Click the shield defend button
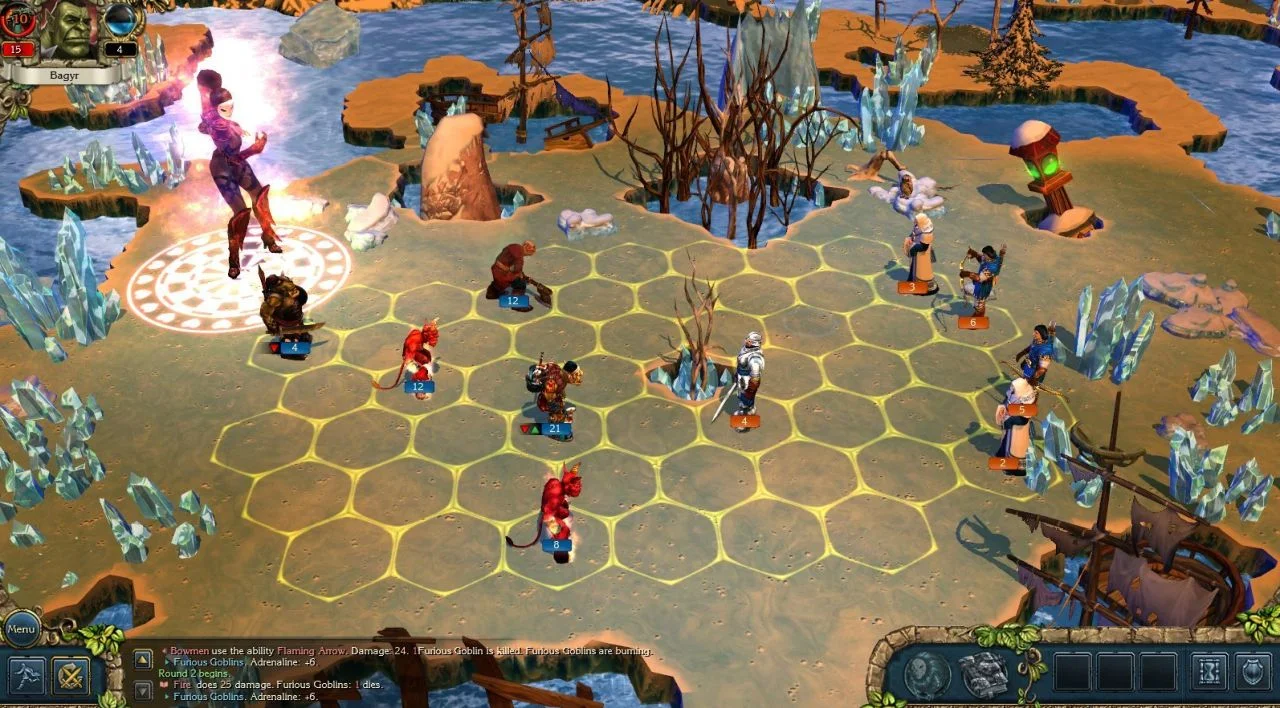The height and width of the screenshot is (708, 1280). point(1252,672)
